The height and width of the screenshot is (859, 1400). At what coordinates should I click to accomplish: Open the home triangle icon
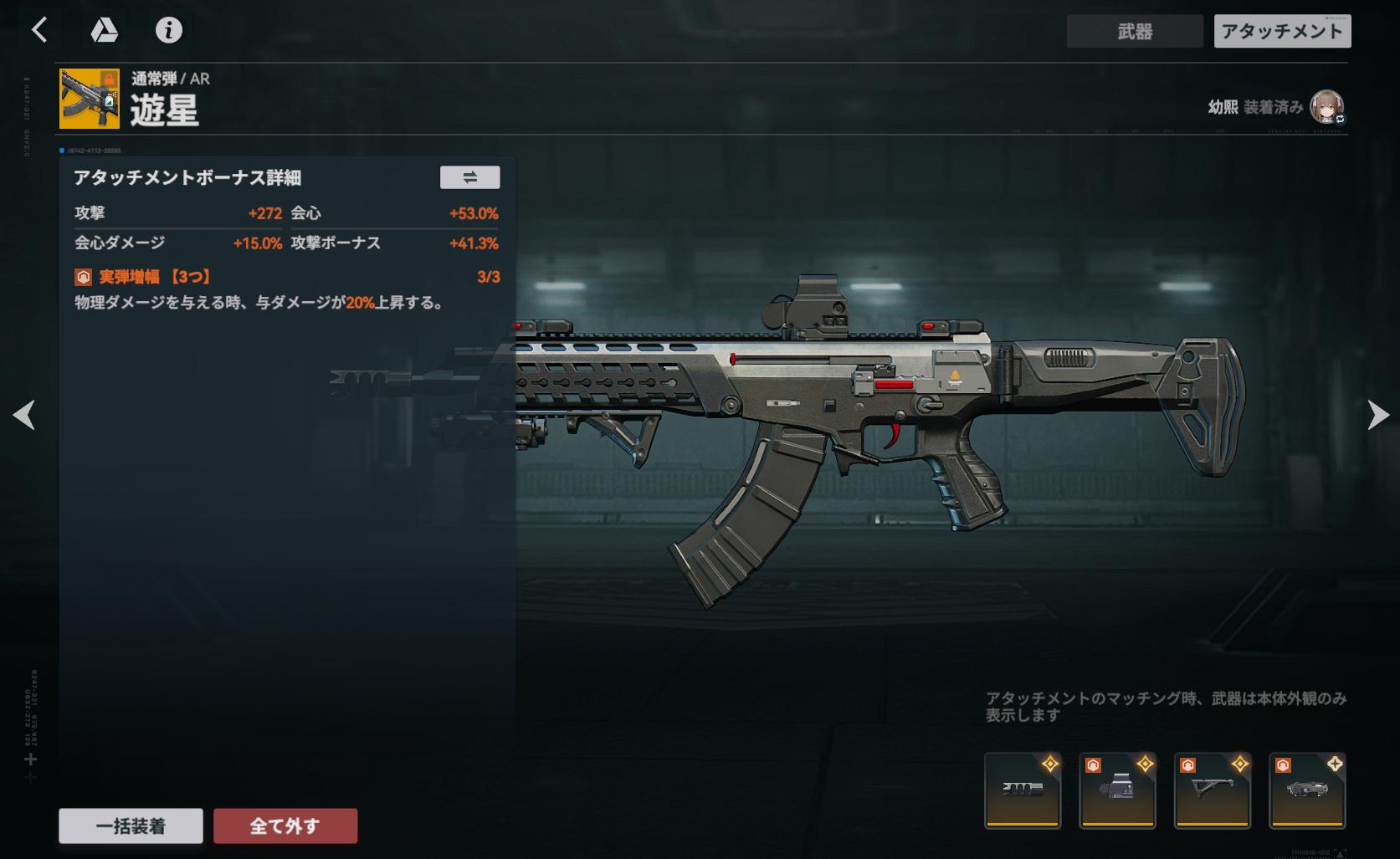104,31
